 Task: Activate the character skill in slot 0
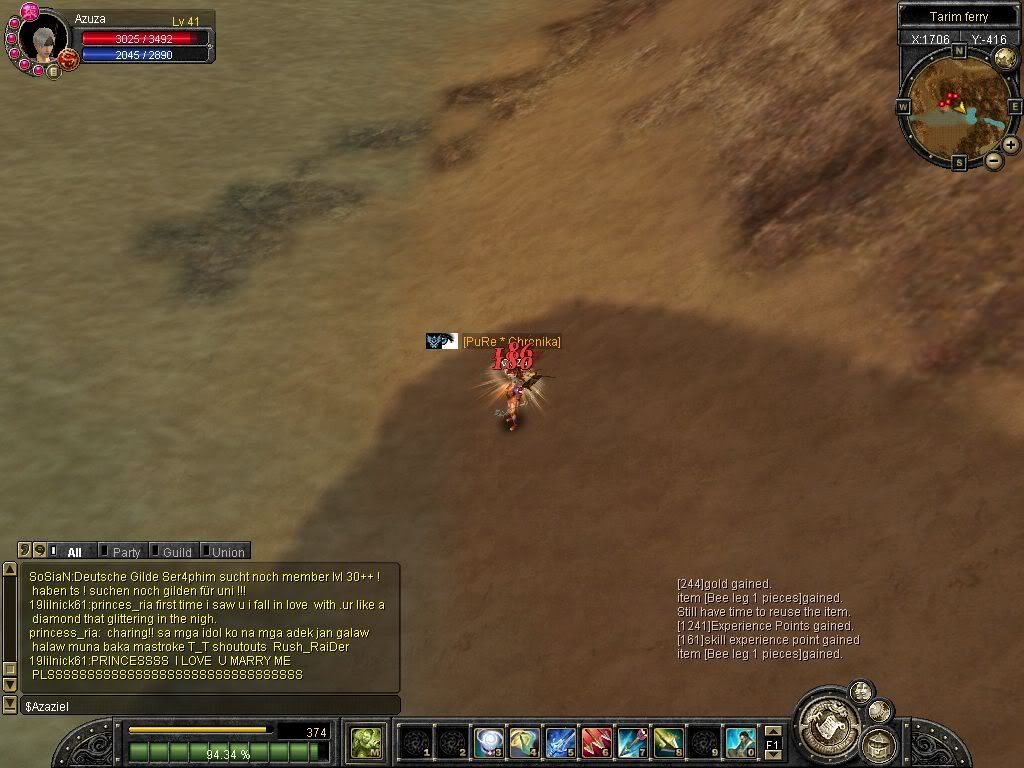(x=740, y=742)
